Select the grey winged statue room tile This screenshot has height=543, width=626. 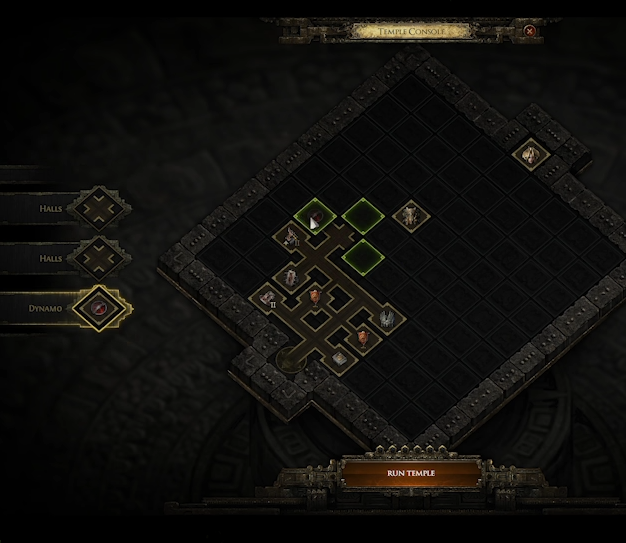point(386,319)
